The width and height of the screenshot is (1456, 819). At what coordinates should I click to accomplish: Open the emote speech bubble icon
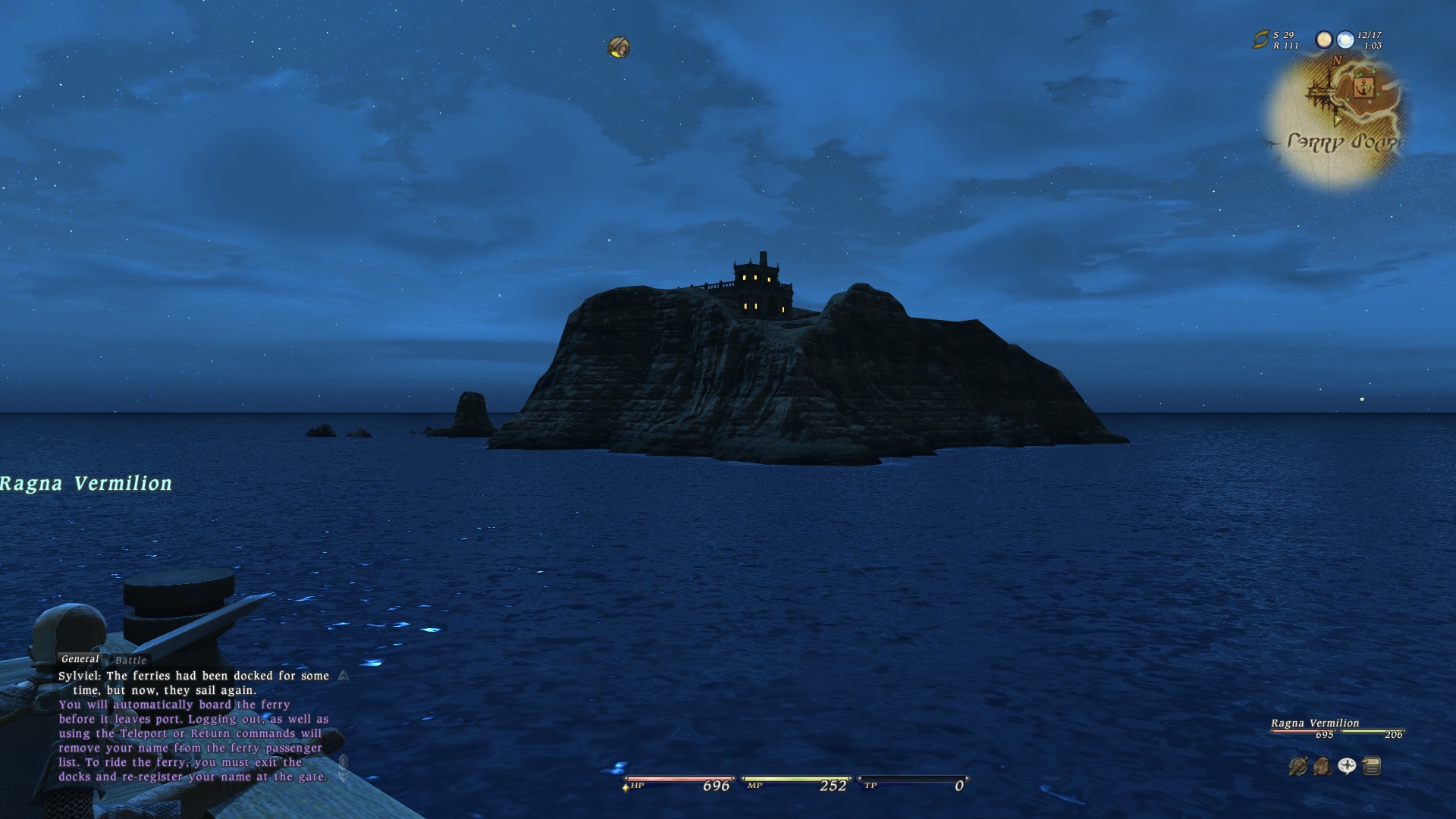1347,767
